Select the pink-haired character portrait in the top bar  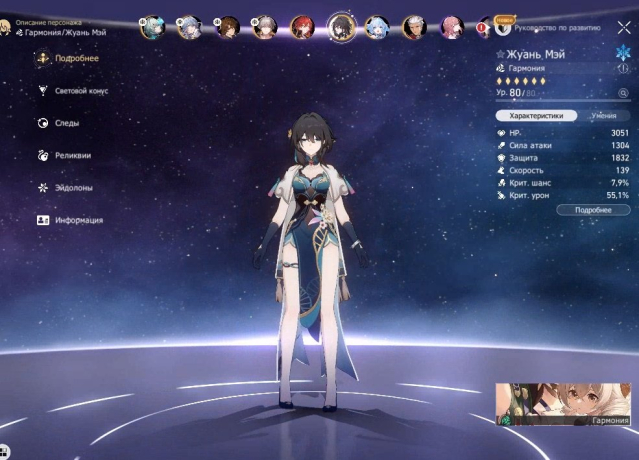[450, 27]
